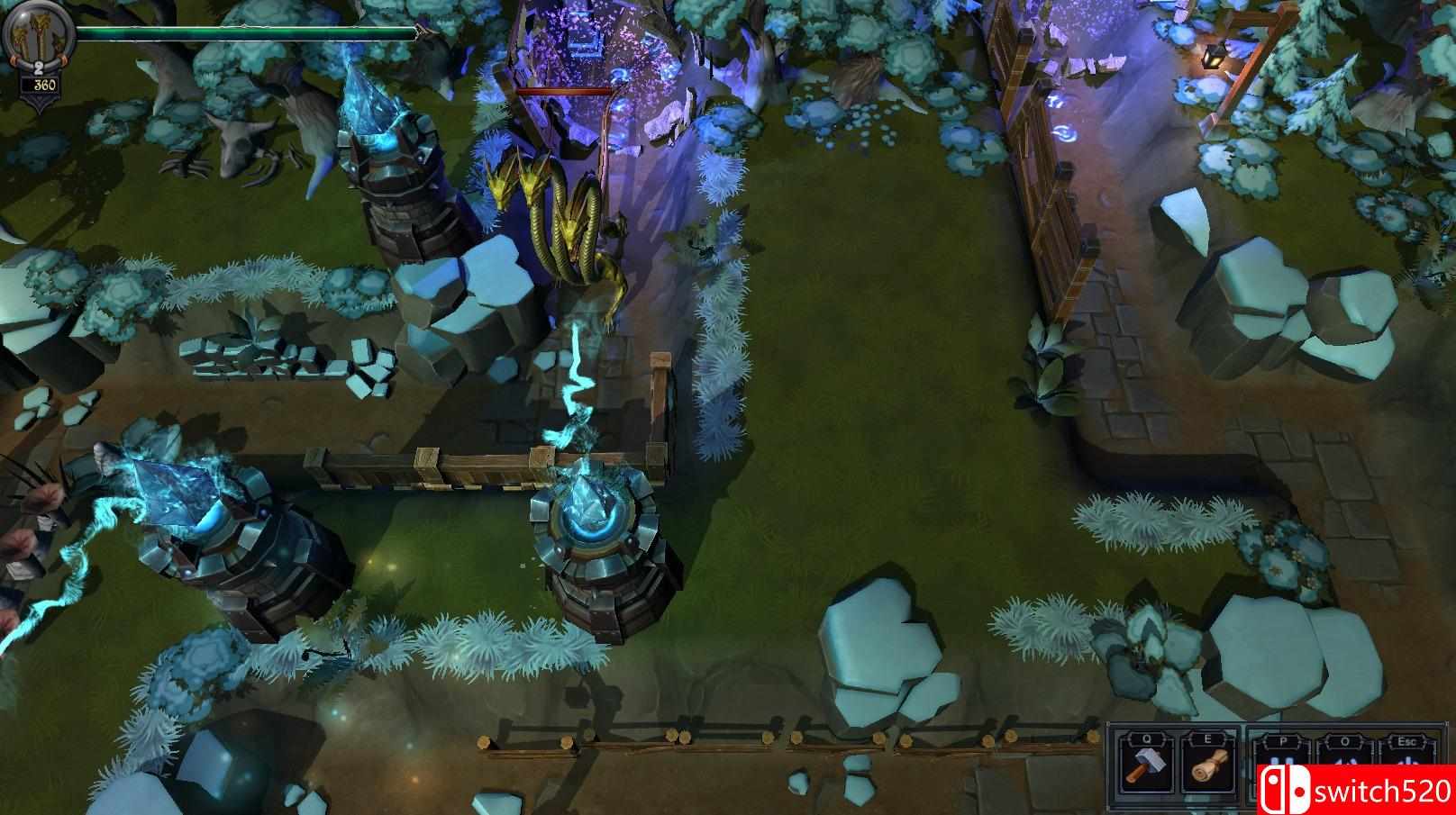Click the level 2 badge under the portrait
The height and width of the screenshot is (815, 1456).
point(38,68)
